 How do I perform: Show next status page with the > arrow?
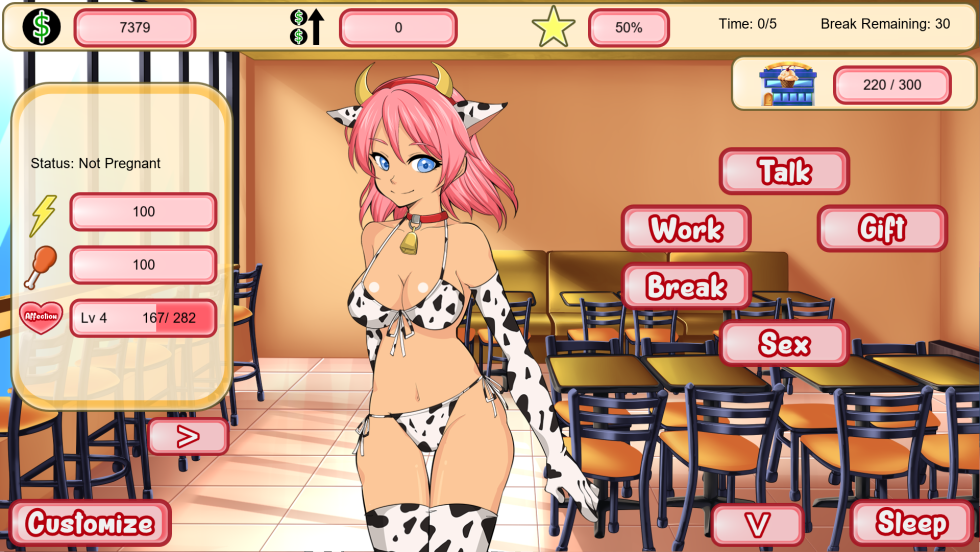(x=188, y=437)
